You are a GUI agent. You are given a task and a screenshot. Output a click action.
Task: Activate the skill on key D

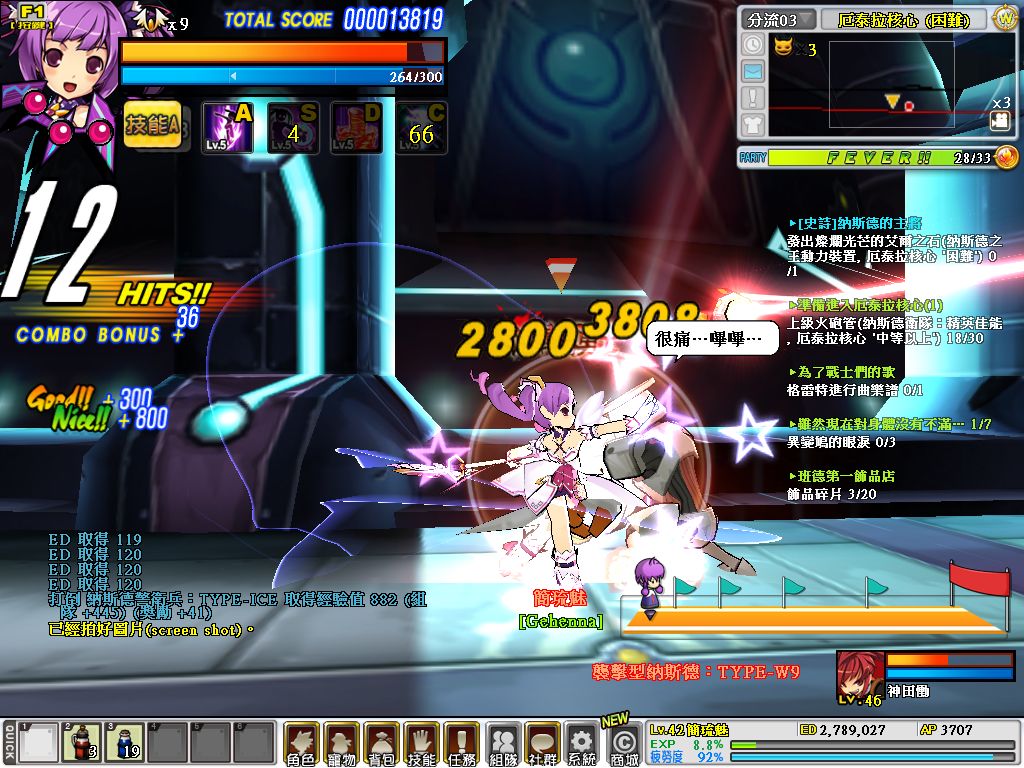(x=357, y=127)
